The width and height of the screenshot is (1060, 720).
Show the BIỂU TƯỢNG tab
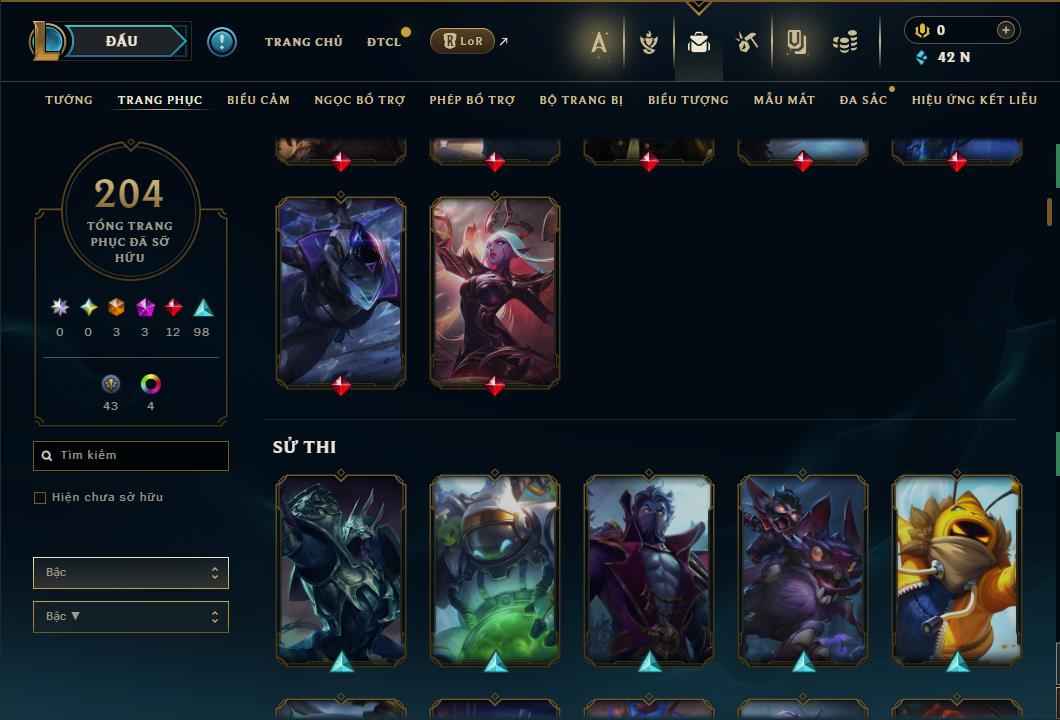pyautogui.click(x=688, y=100)
